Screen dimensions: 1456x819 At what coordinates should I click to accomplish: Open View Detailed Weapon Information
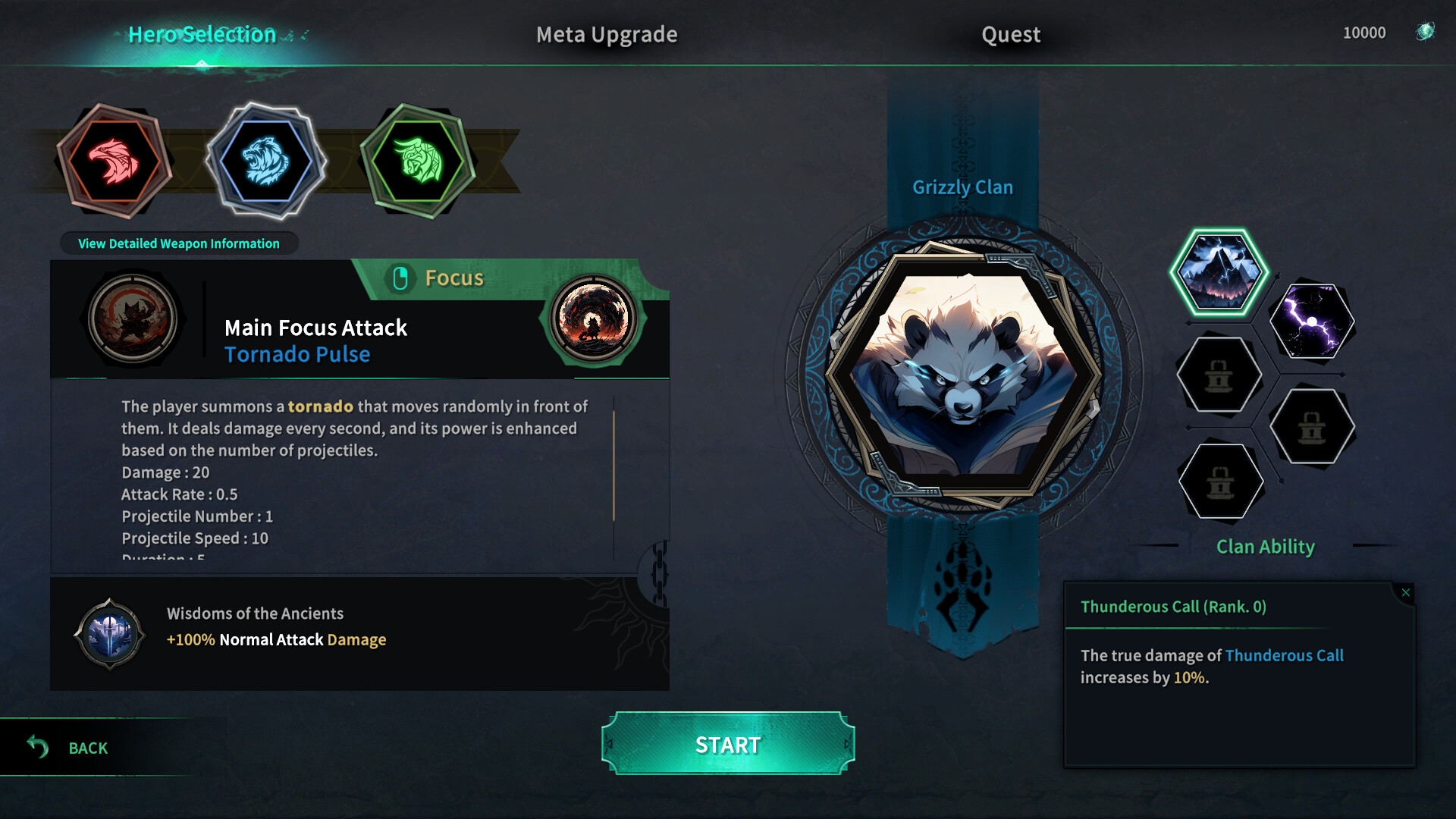coord(178,243)
